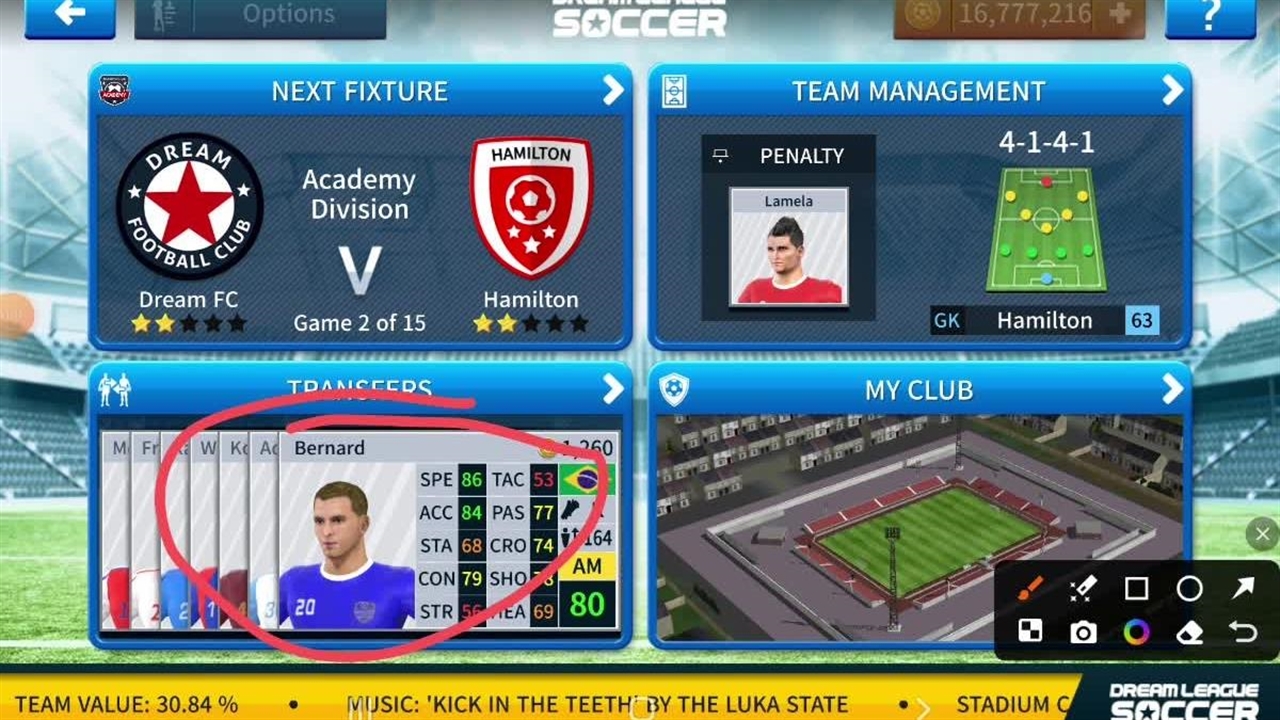Undo the last annotation stroke
This screenshot has width=1280, height=720.
tap(1242, 632)
